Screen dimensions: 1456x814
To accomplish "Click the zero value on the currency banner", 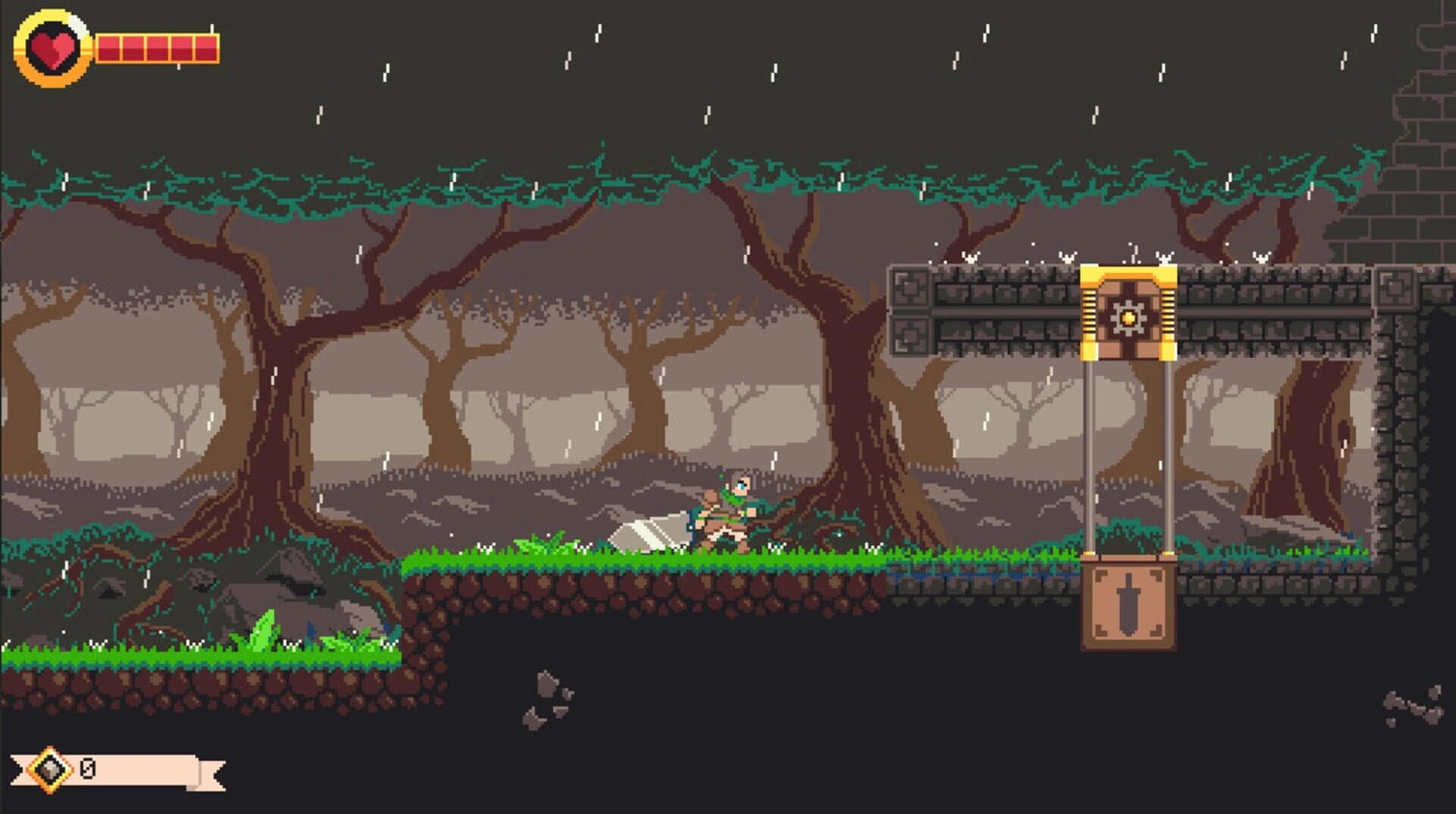I will [x=87, y=768].
